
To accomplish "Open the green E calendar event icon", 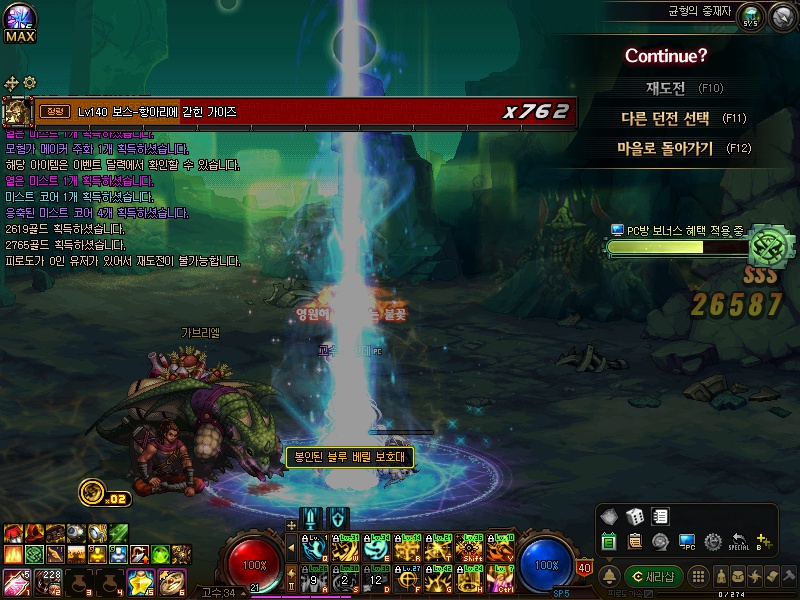I will pos(609,542).
